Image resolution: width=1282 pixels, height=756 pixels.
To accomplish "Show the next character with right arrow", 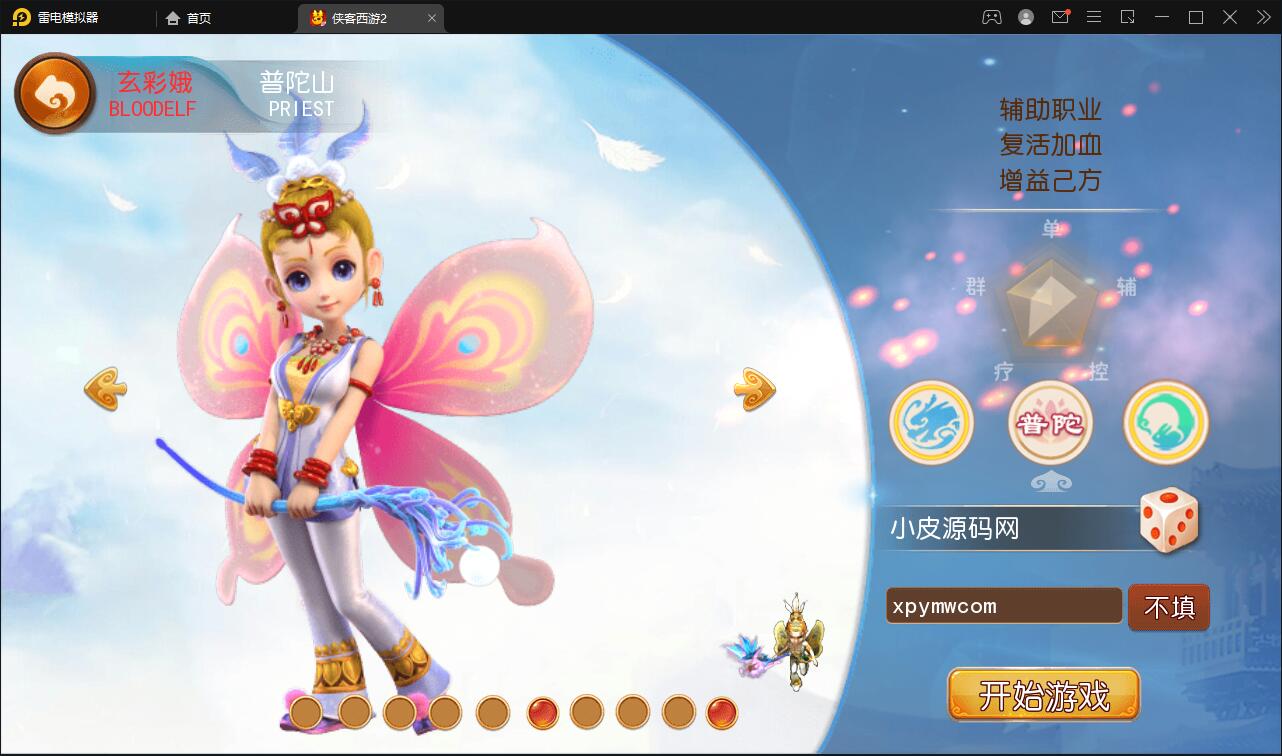I will (754, 389).
